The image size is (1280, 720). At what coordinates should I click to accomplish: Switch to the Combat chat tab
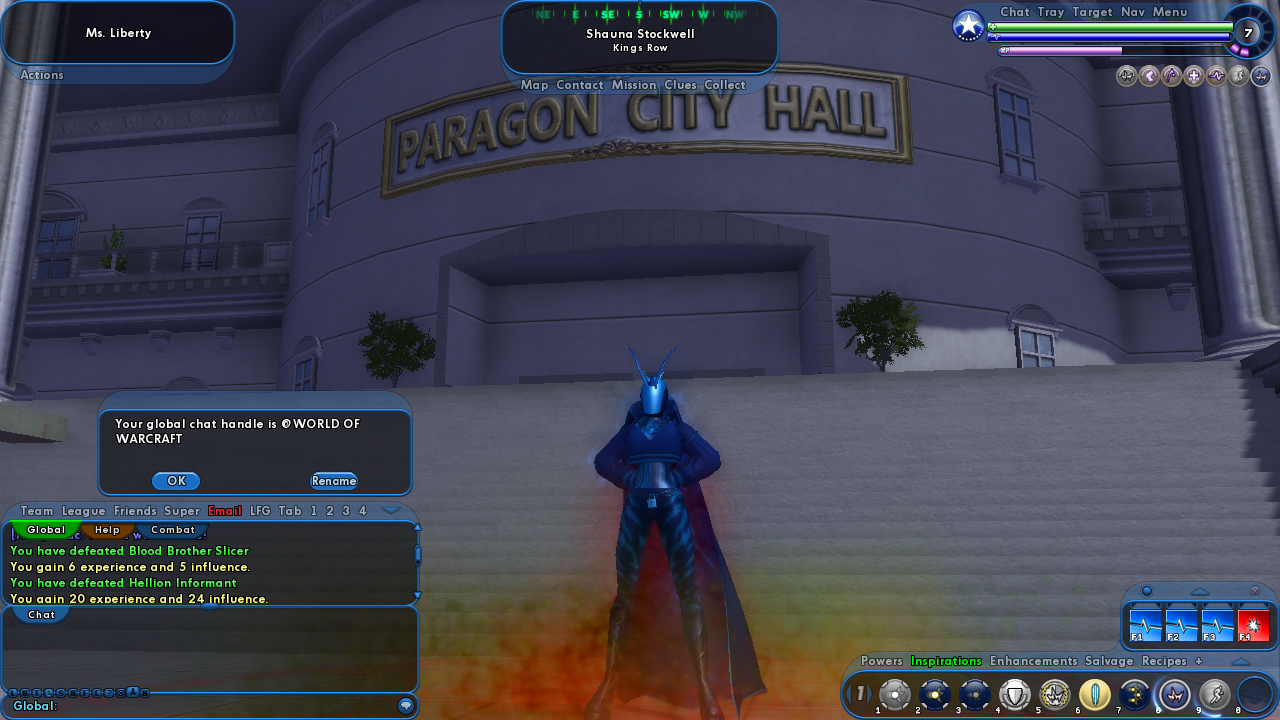tap(173, 530)
